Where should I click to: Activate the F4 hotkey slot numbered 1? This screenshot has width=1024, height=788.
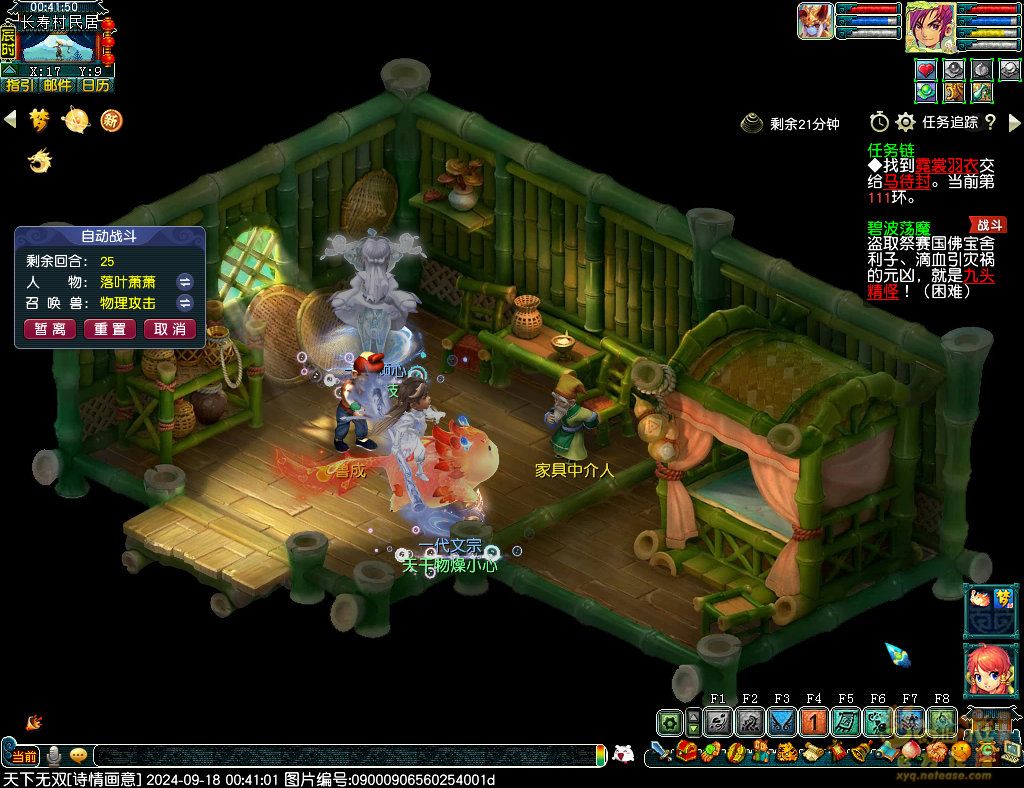814,722
